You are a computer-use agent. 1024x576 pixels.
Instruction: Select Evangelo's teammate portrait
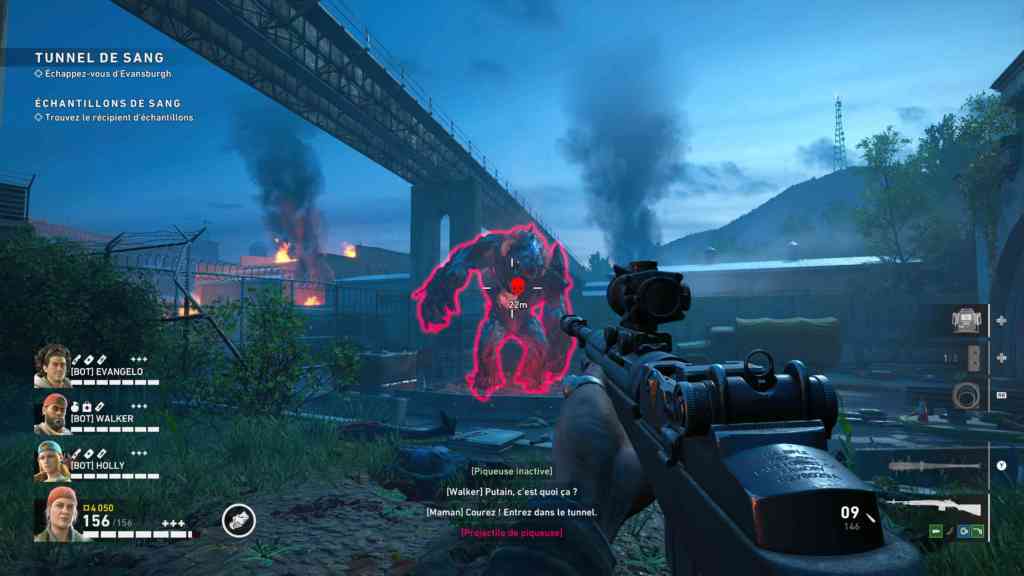(x=52, y=366)
